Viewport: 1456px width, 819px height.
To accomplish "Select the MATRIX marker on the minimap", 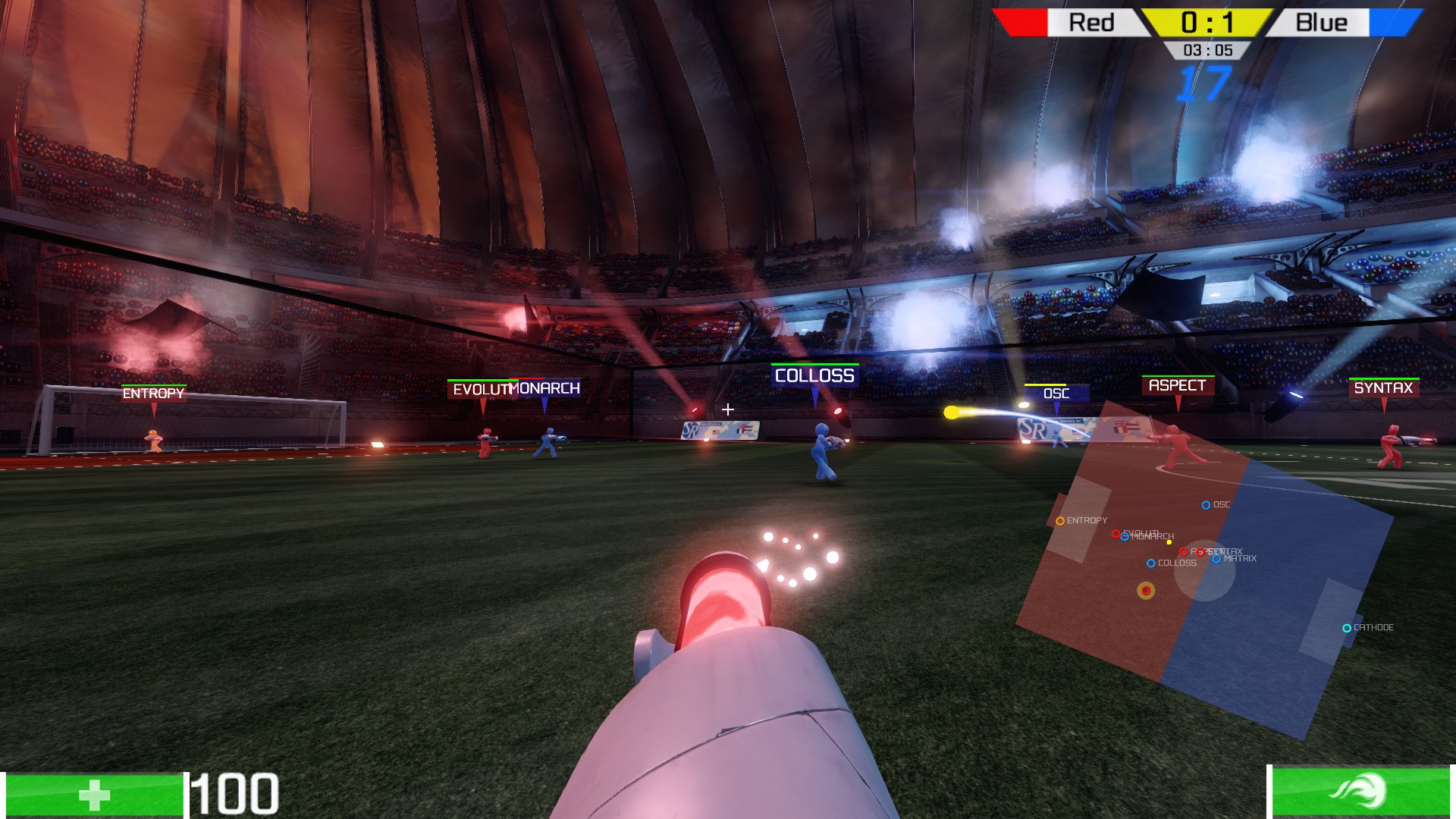I will click(x=1216, y=559).
